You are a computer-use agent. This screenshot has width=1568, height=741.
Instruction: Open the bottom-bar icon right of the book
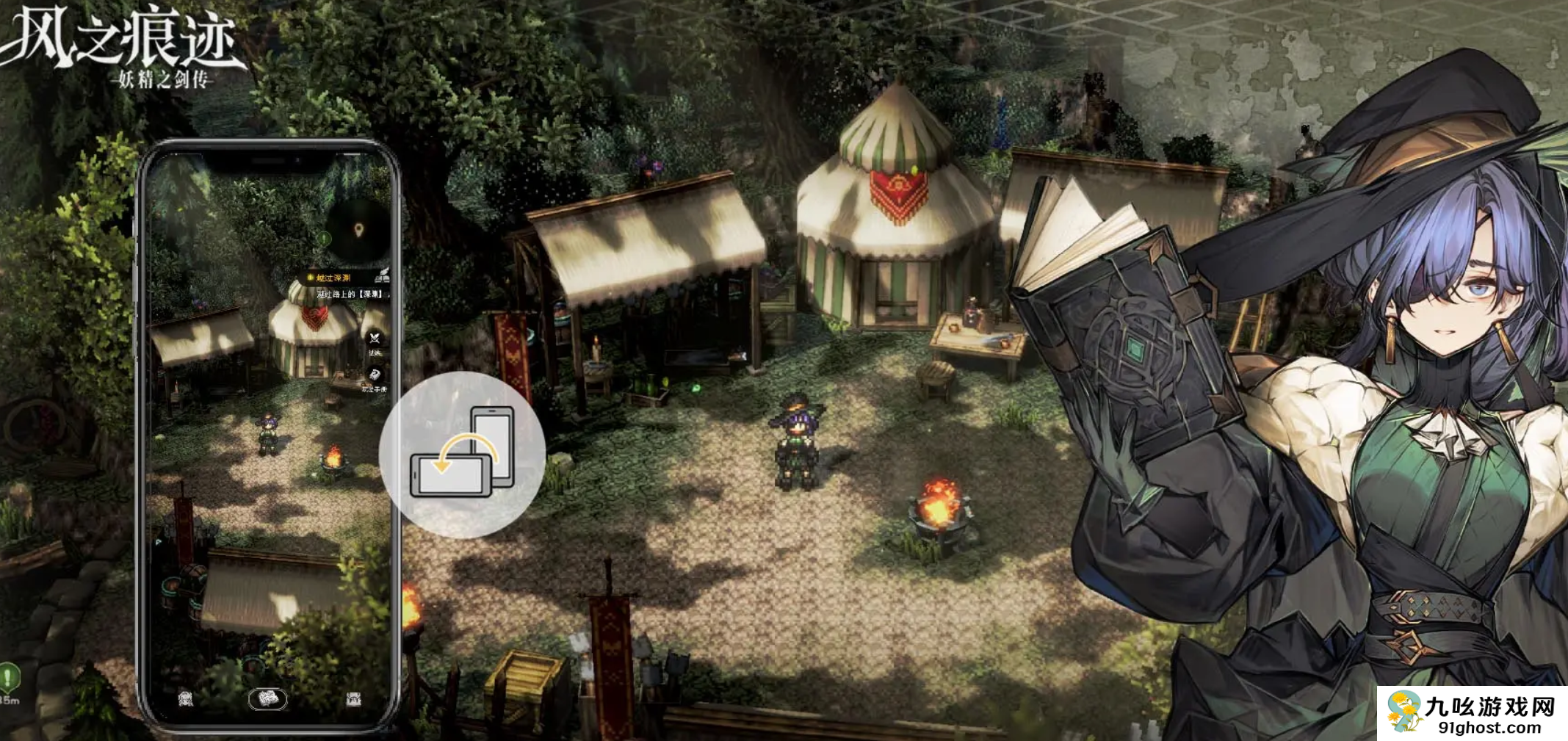click(353, 698)
